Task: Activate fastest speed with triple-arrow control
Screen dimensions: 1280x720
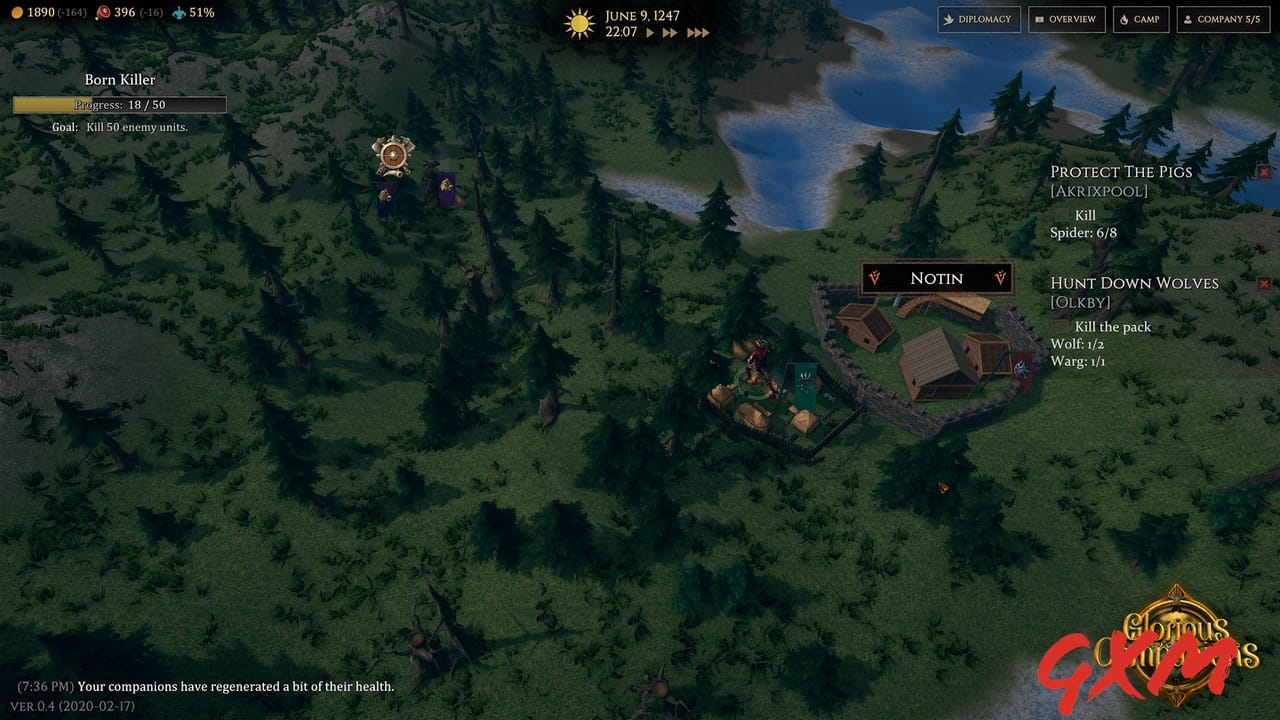Action: (x=698, y=31)
